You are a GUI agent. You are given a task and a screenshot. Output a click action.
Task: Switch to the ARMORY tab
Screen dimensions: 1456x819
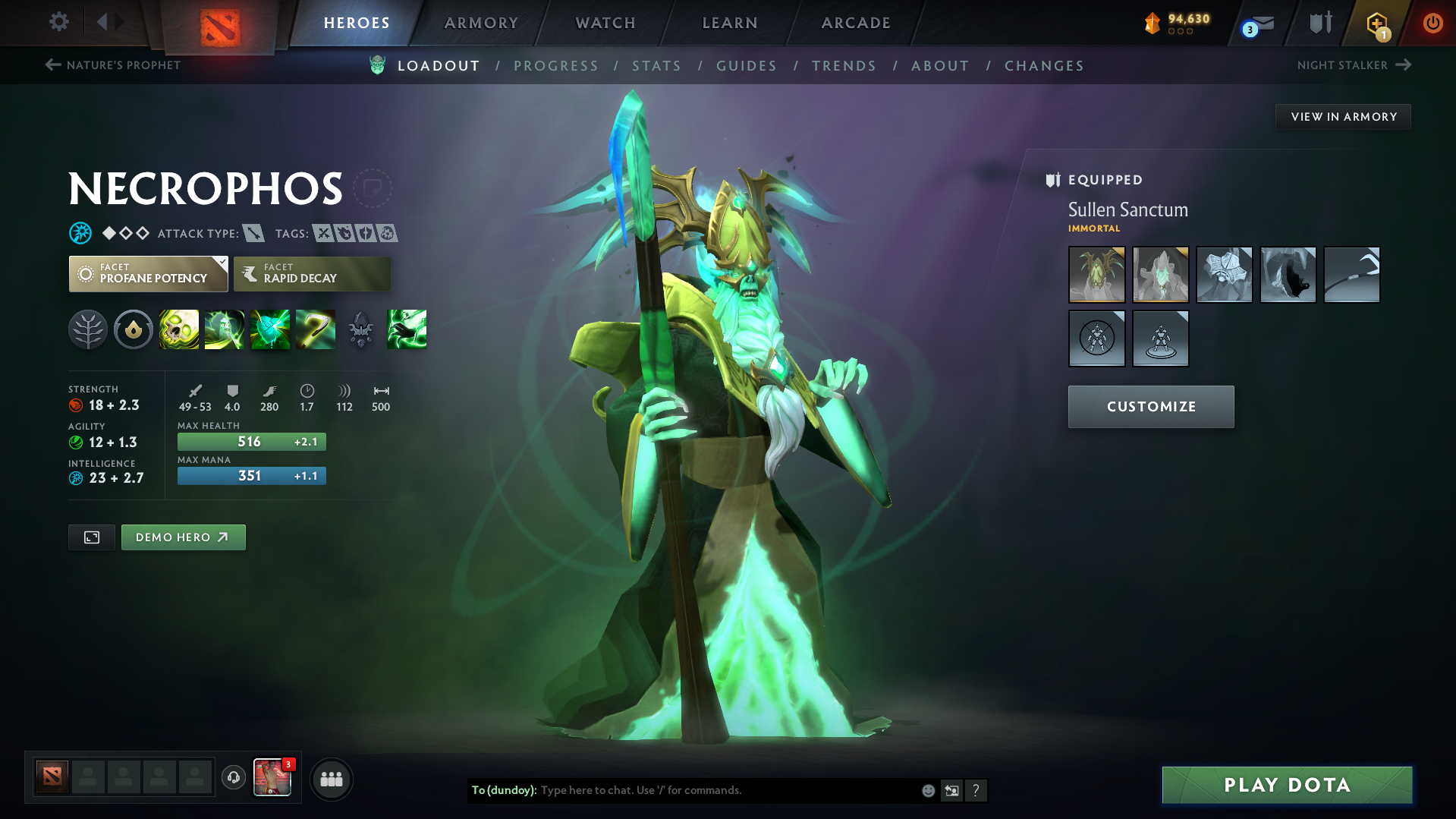click(x=481, y=23)
